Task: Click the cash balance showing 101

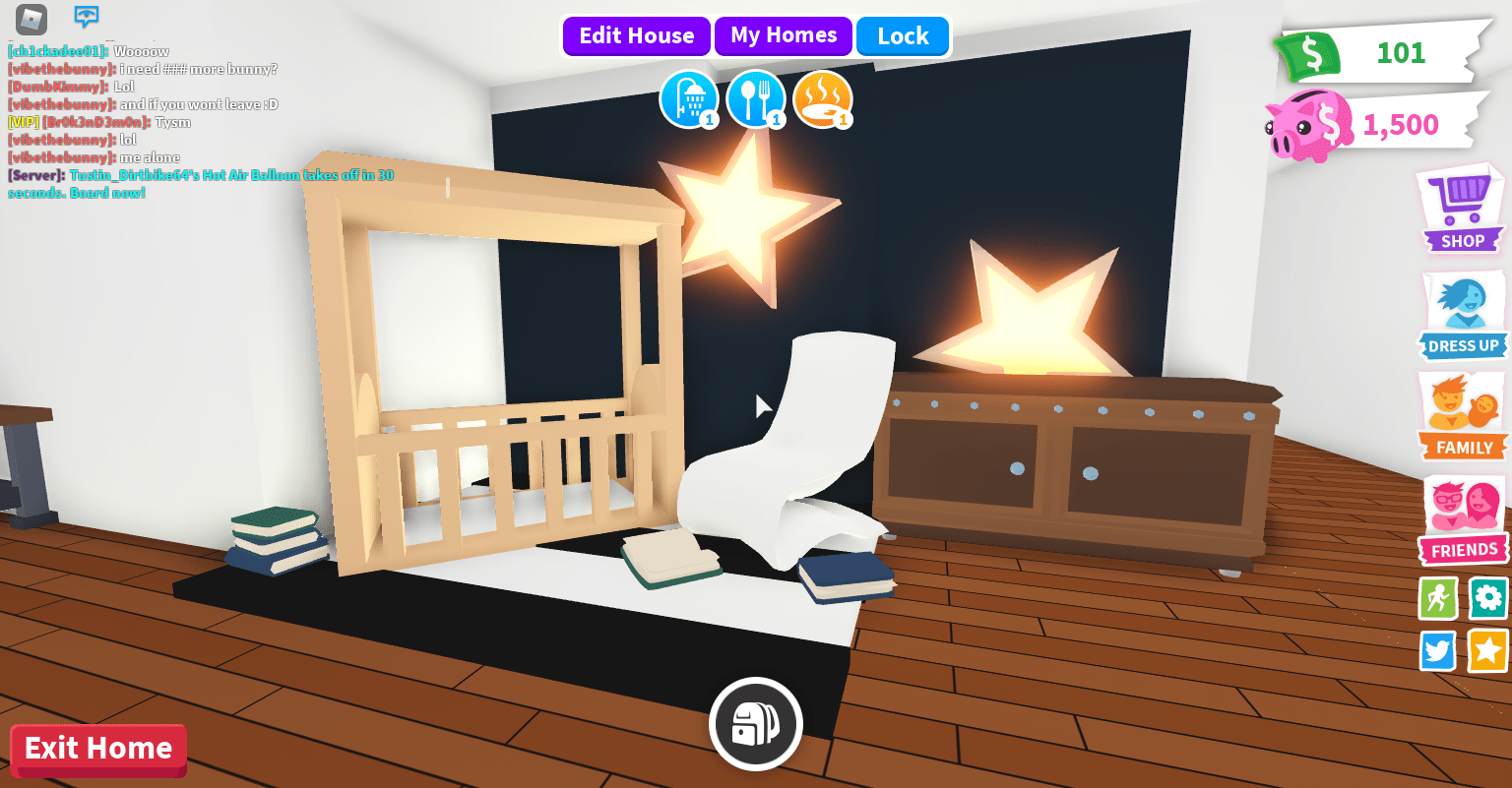Action: pyautogui.click(x=1378, y=54)
